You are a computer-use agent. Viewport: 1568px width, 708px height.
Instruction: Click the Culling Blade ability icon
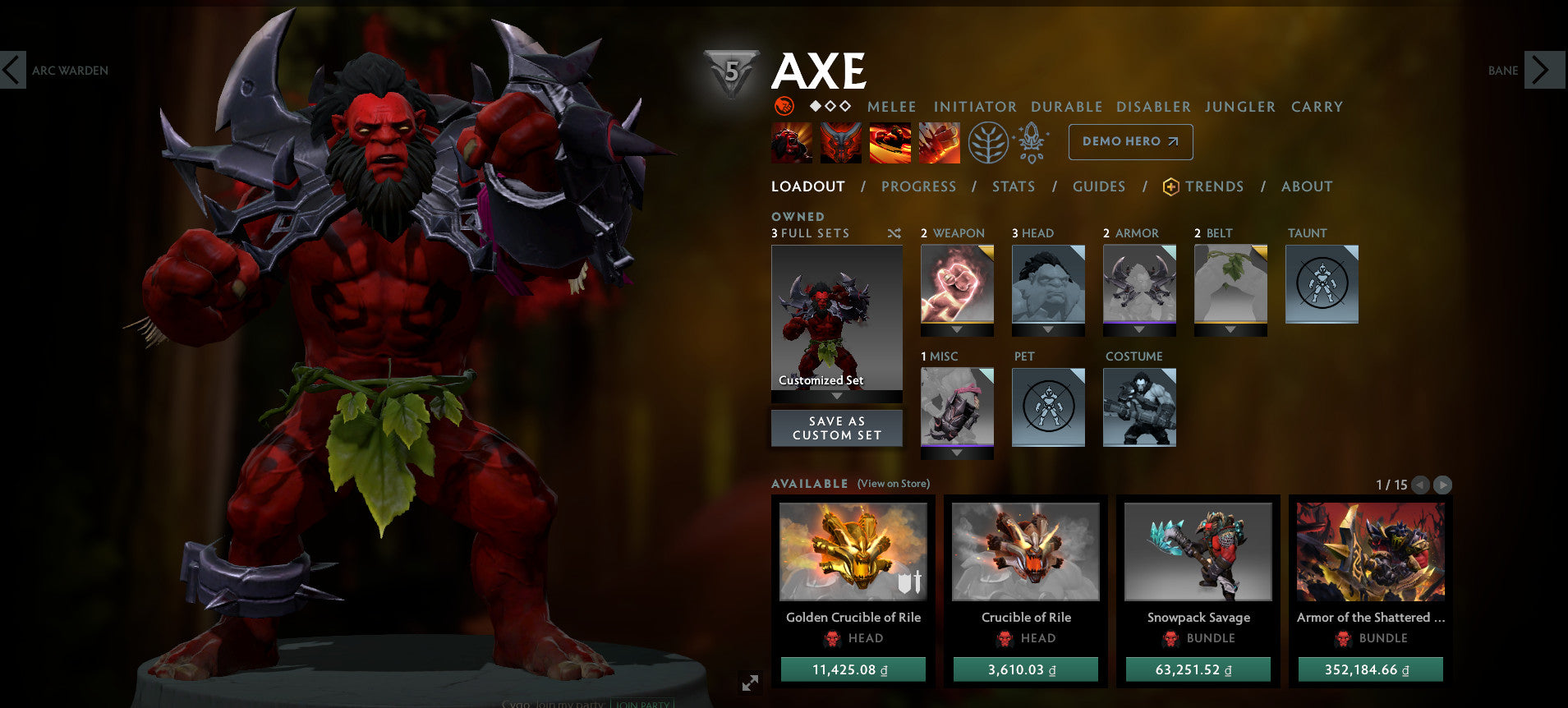[x=938, y=142]
